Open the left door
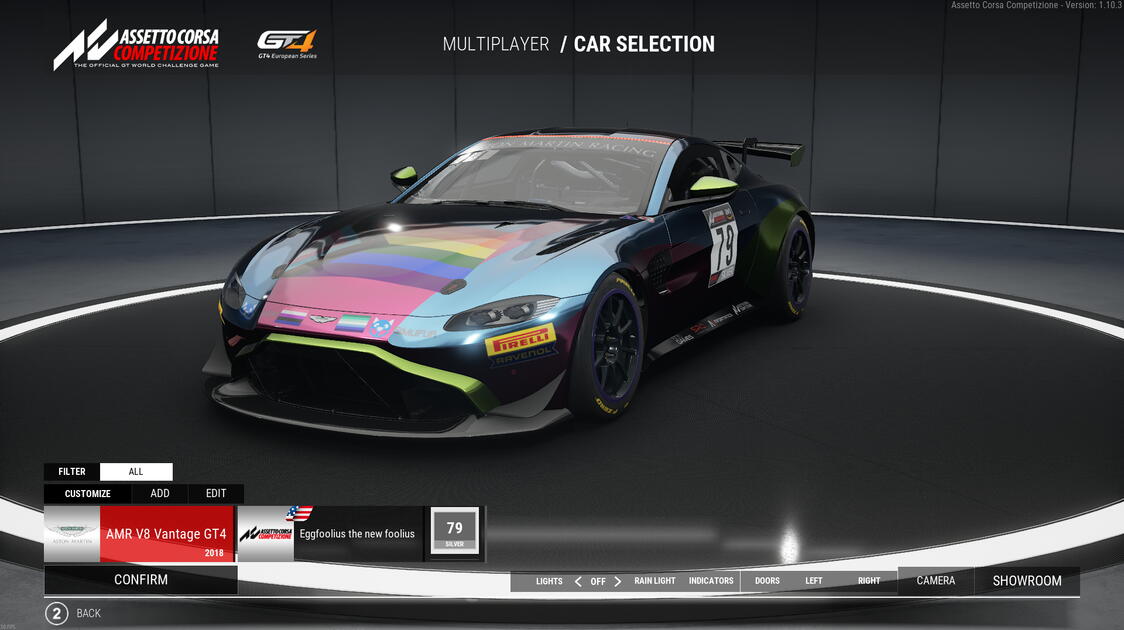The width and height of the screenshot is (1124, 630). point(814,581)
